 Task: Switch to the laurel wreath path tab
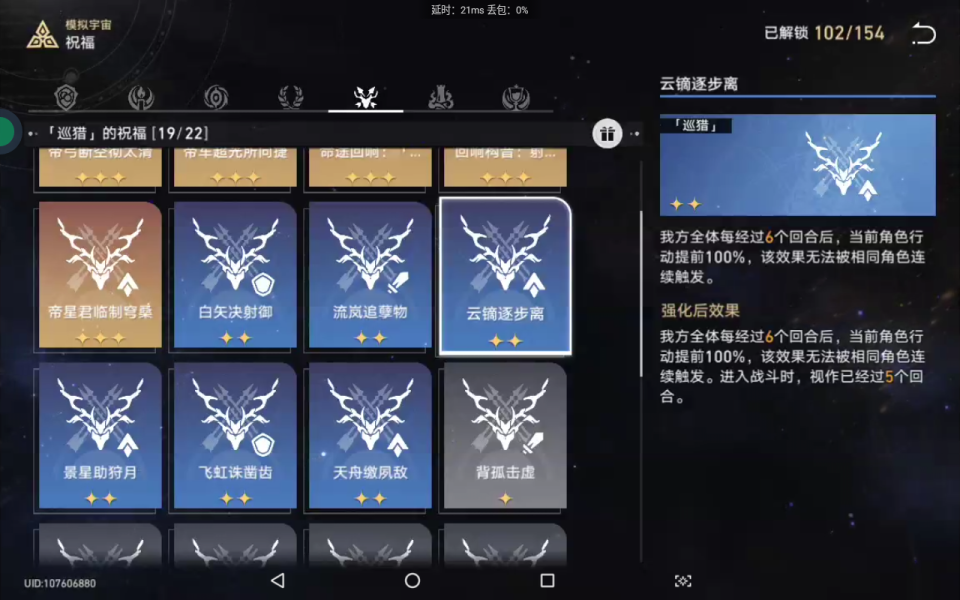291,97
